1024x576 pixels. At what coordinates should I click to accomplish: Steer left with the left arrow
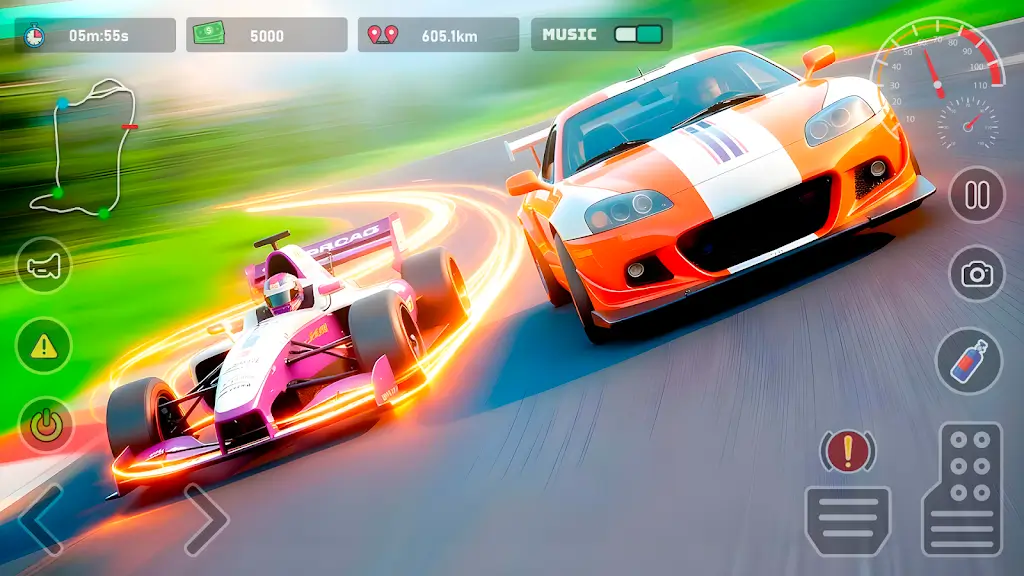[40, 519]
